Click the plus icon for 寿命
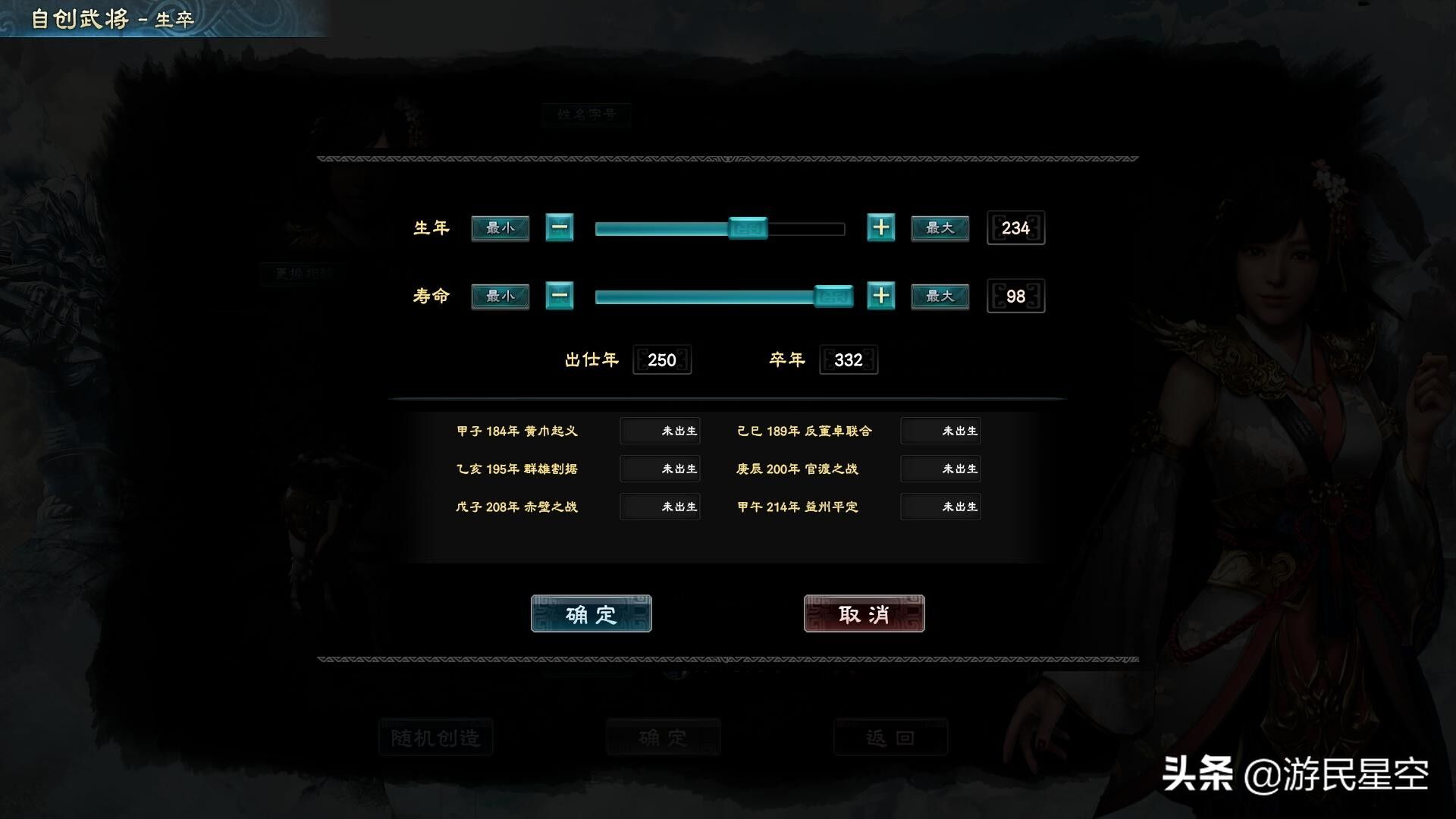Image resolution: width=1456 pixels, height=819 pixels. (x=881, y=297)
